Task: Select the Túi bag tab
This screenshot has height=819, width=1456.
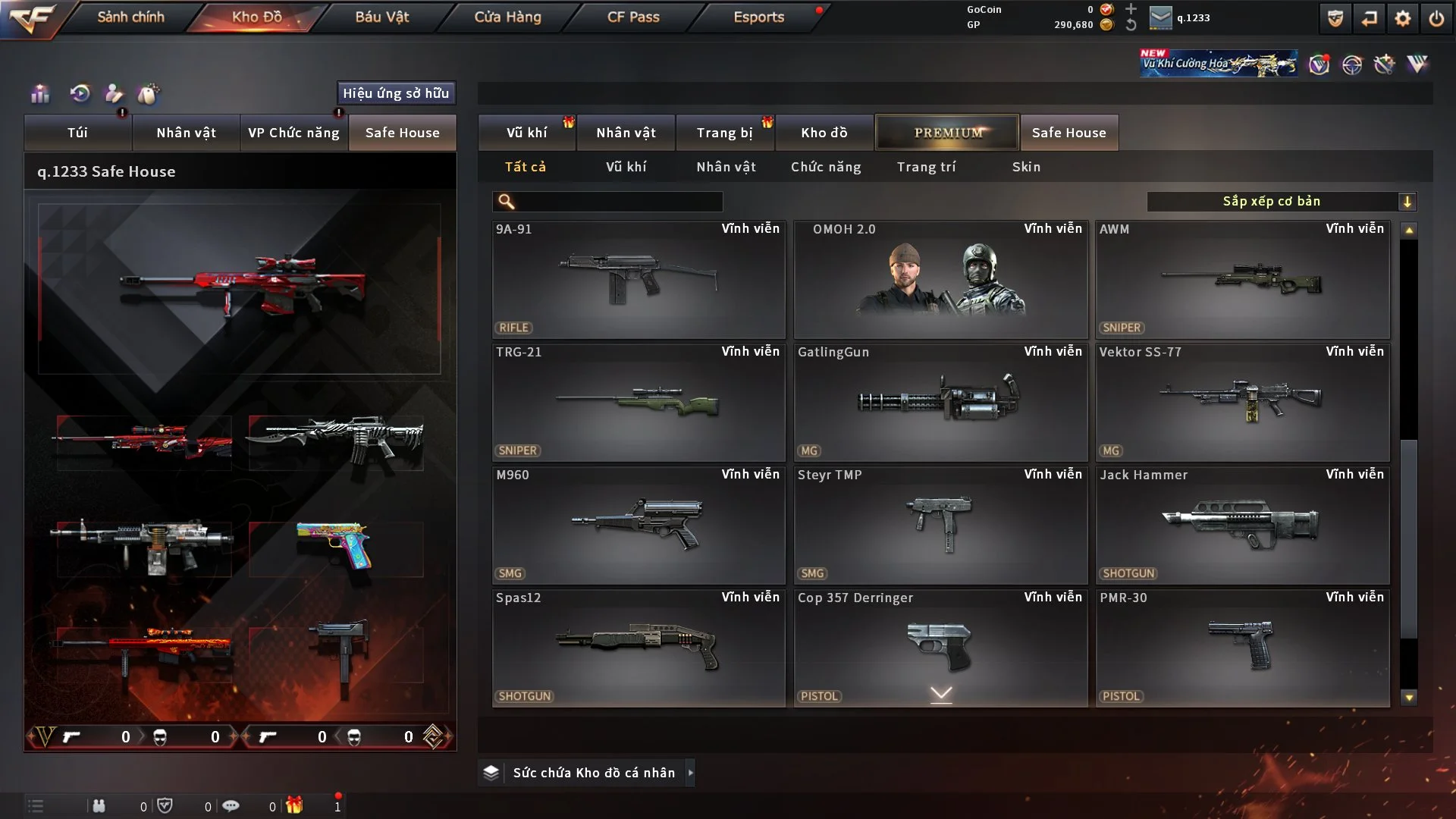Action: (77, 133)
